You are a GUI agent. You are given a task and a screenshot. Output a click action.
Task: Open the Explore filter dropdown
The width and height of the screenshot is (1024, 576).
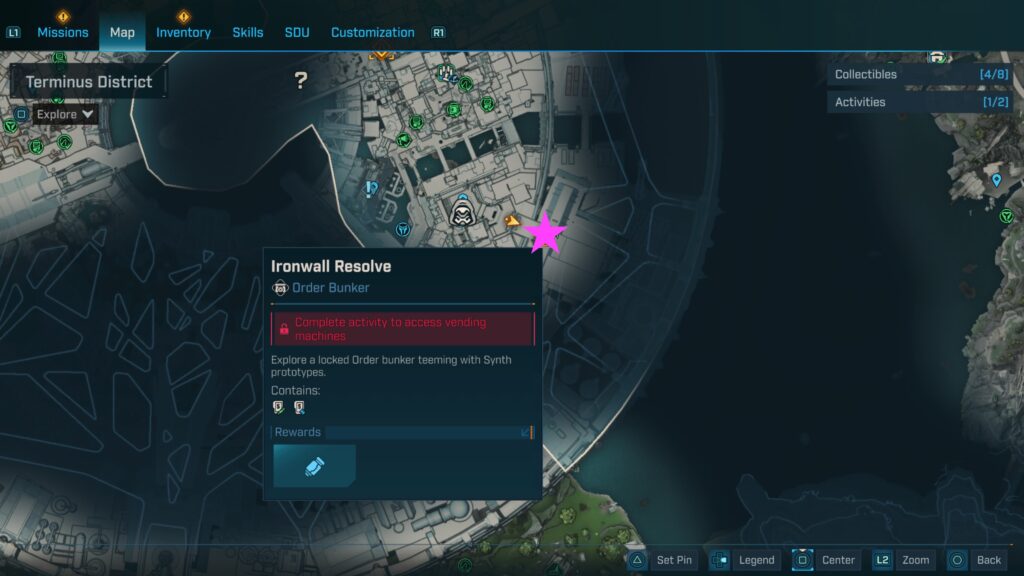click(x=65, y=114)
